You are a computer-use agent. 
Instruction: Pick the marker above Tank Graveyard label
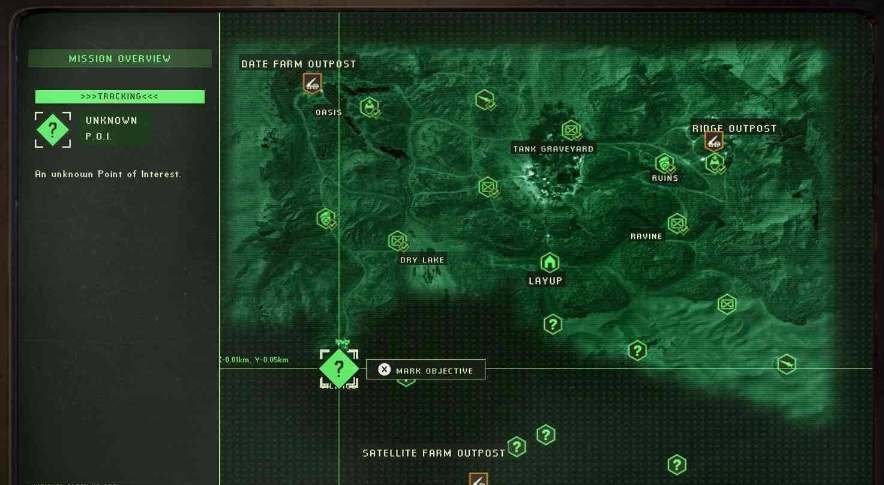pos(571,130)
